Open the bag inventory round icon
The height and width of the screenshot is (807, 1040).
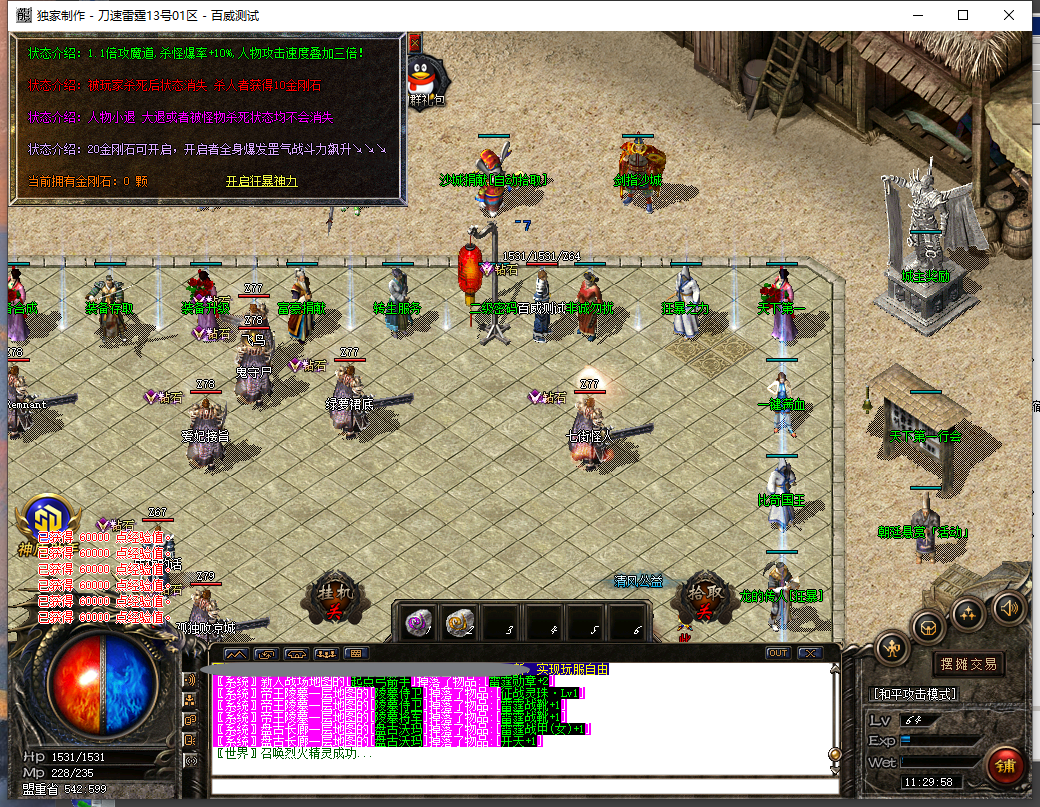pos(930,627)
